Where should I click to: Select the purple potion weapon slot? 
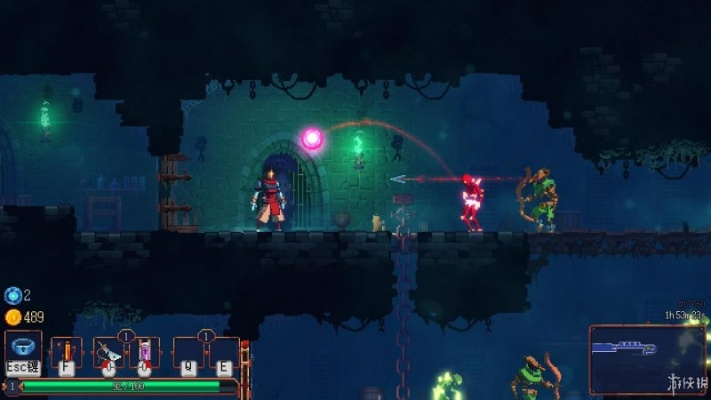click(x=144, y=352)
